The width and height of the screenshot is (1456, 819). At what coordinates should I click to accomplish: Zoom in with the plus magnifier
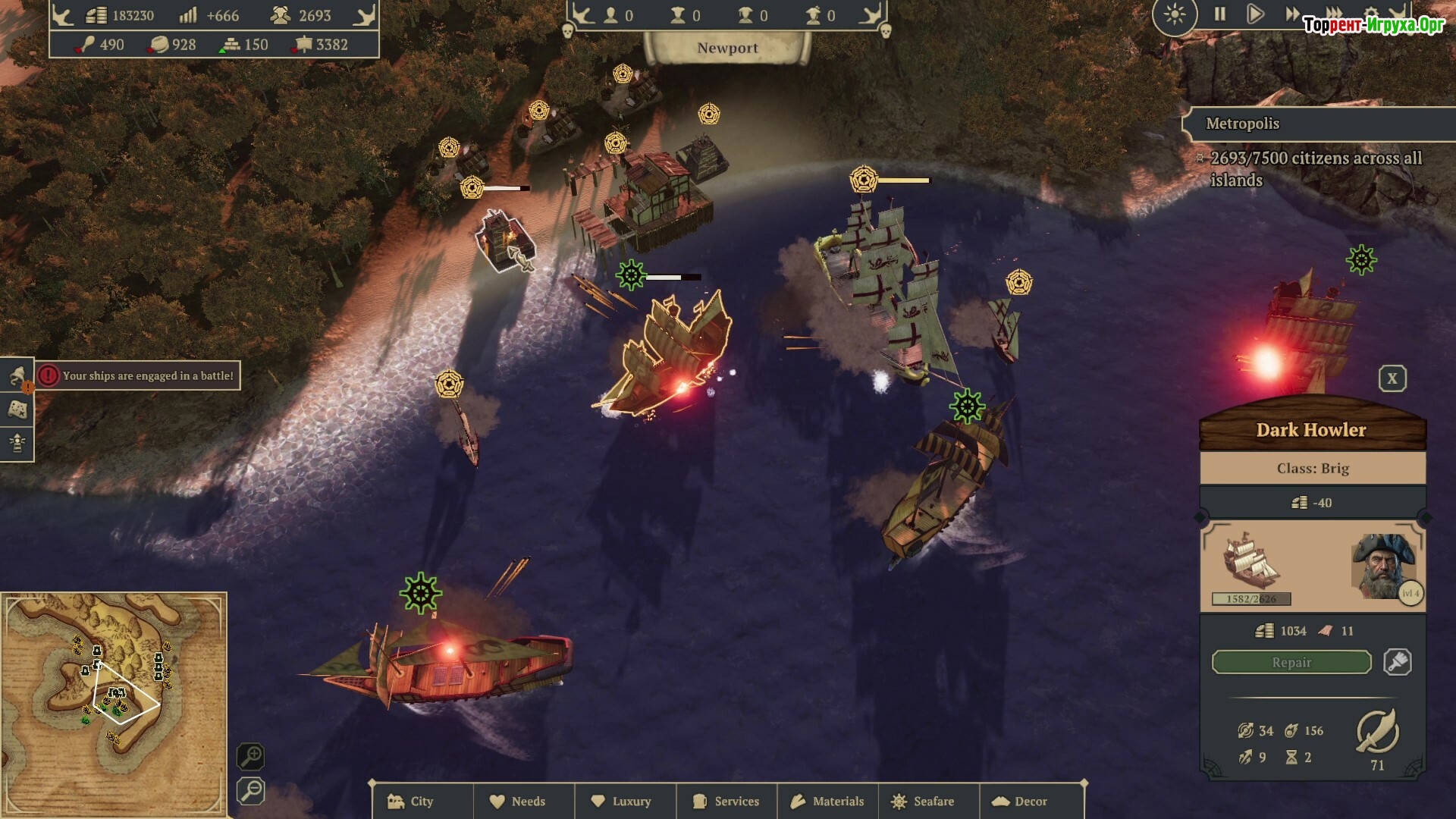tap(250, 756)
